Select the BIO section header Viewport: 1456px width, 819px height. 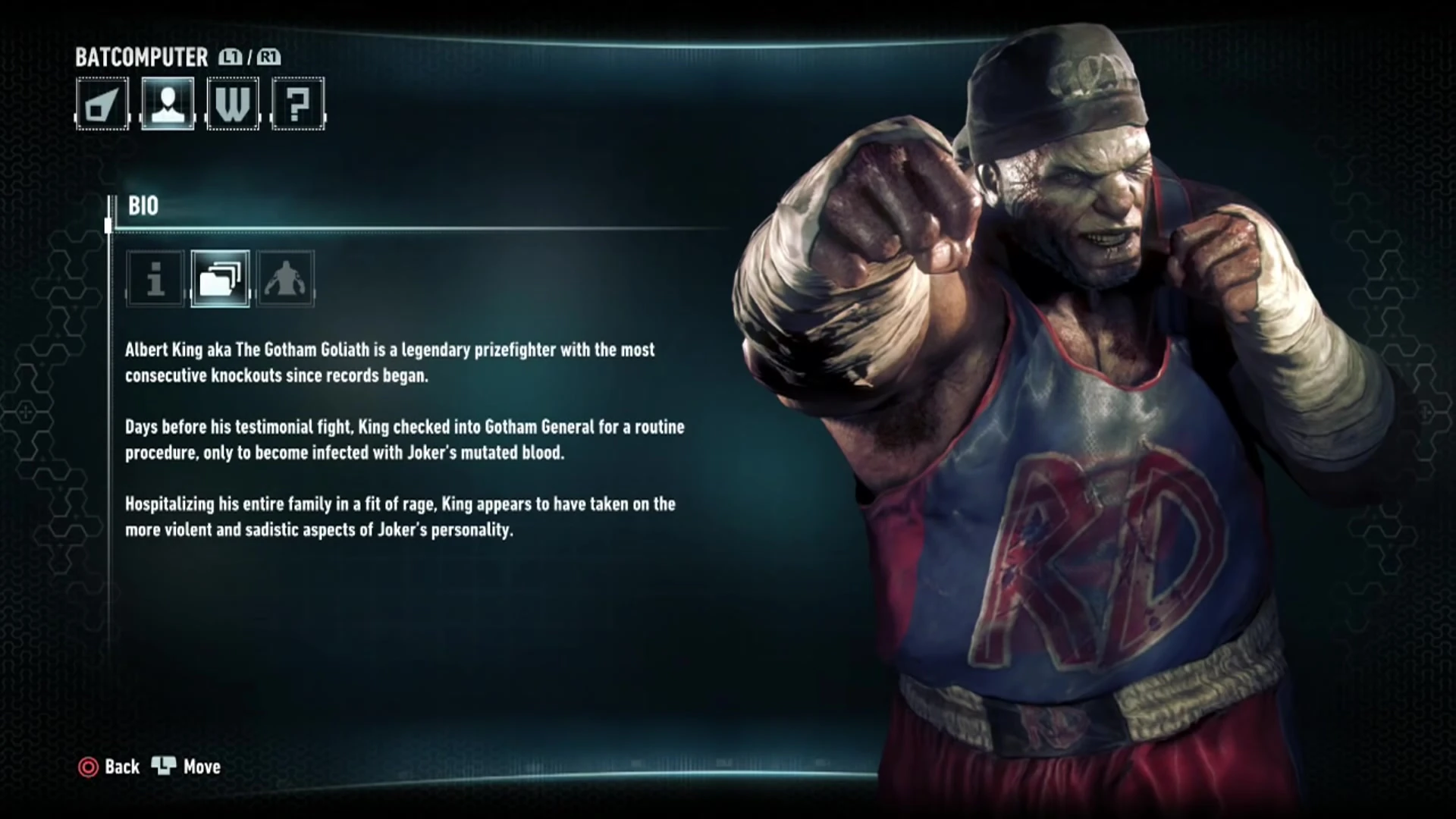144,206
